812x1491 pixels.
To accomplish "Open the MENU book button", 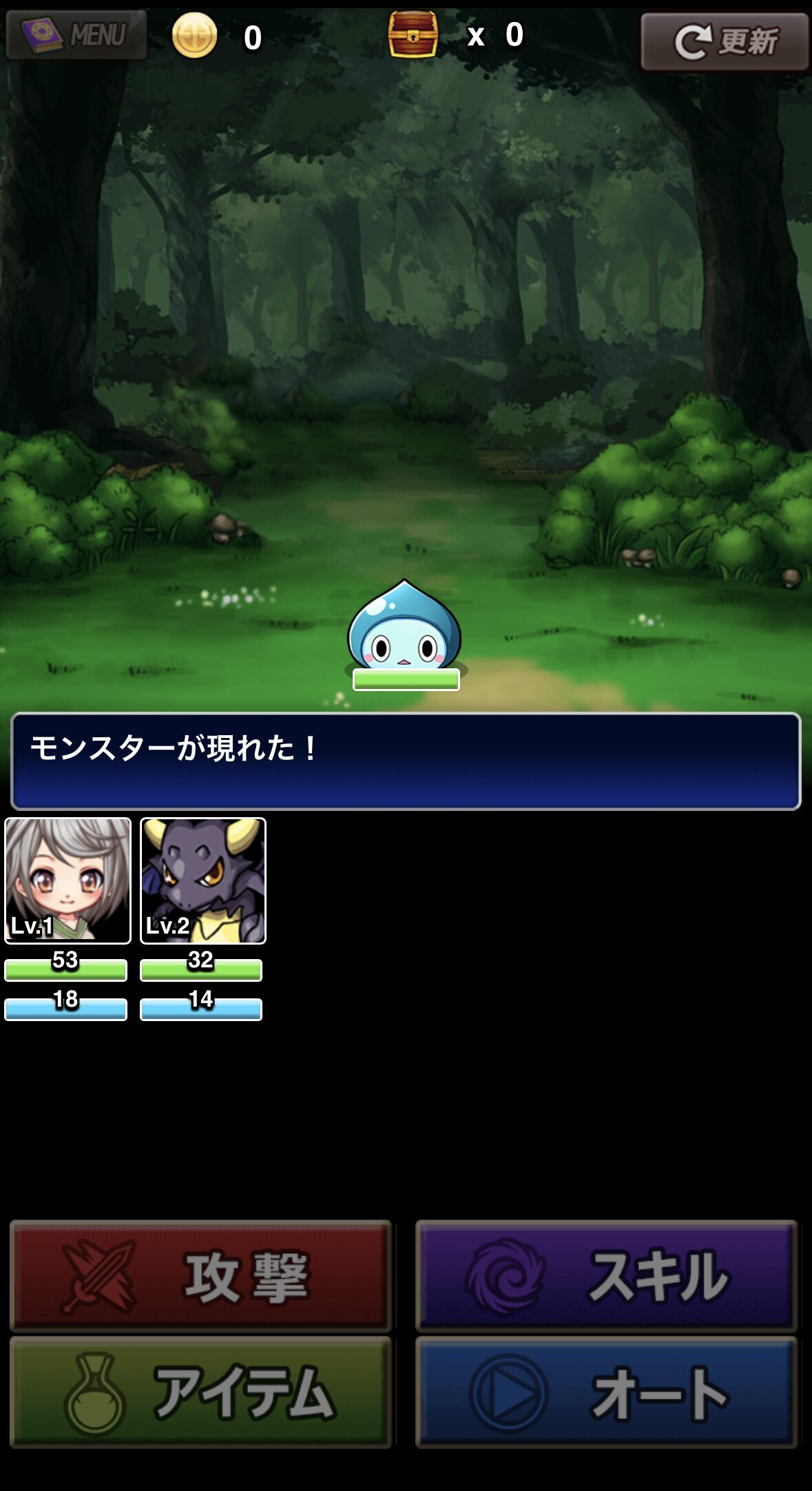I will coord(76,34).
